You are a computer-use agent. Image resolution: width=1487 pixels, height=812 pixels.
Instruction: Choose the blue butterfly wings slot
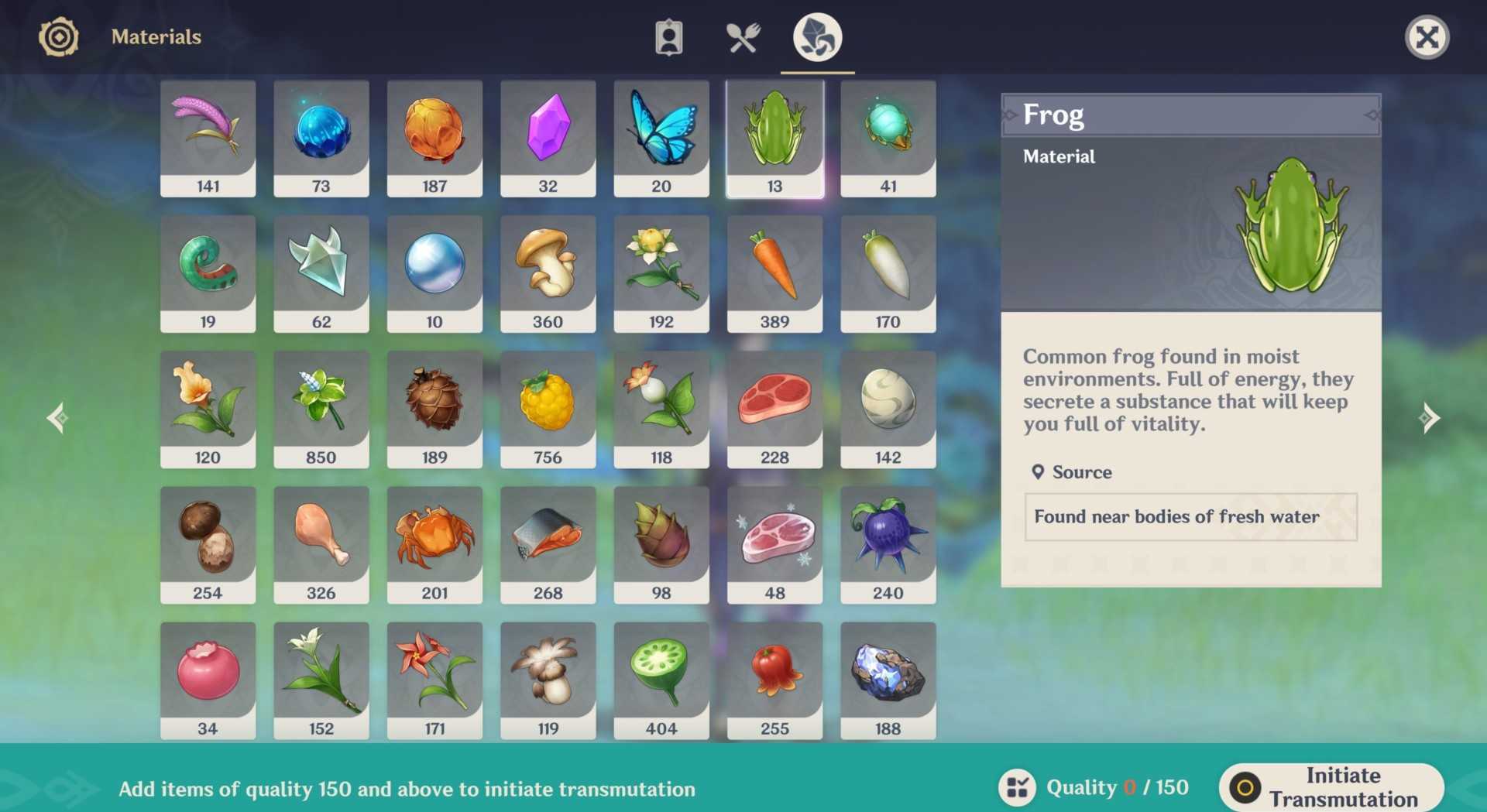[661, 139]
